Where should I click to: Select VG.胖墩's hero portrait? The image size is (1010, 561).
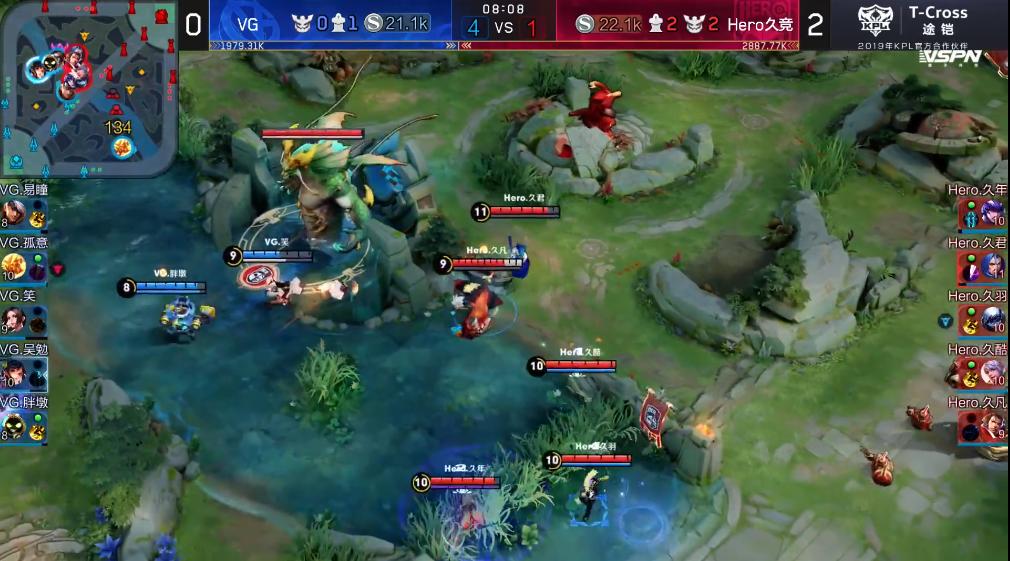coord(13,428)
